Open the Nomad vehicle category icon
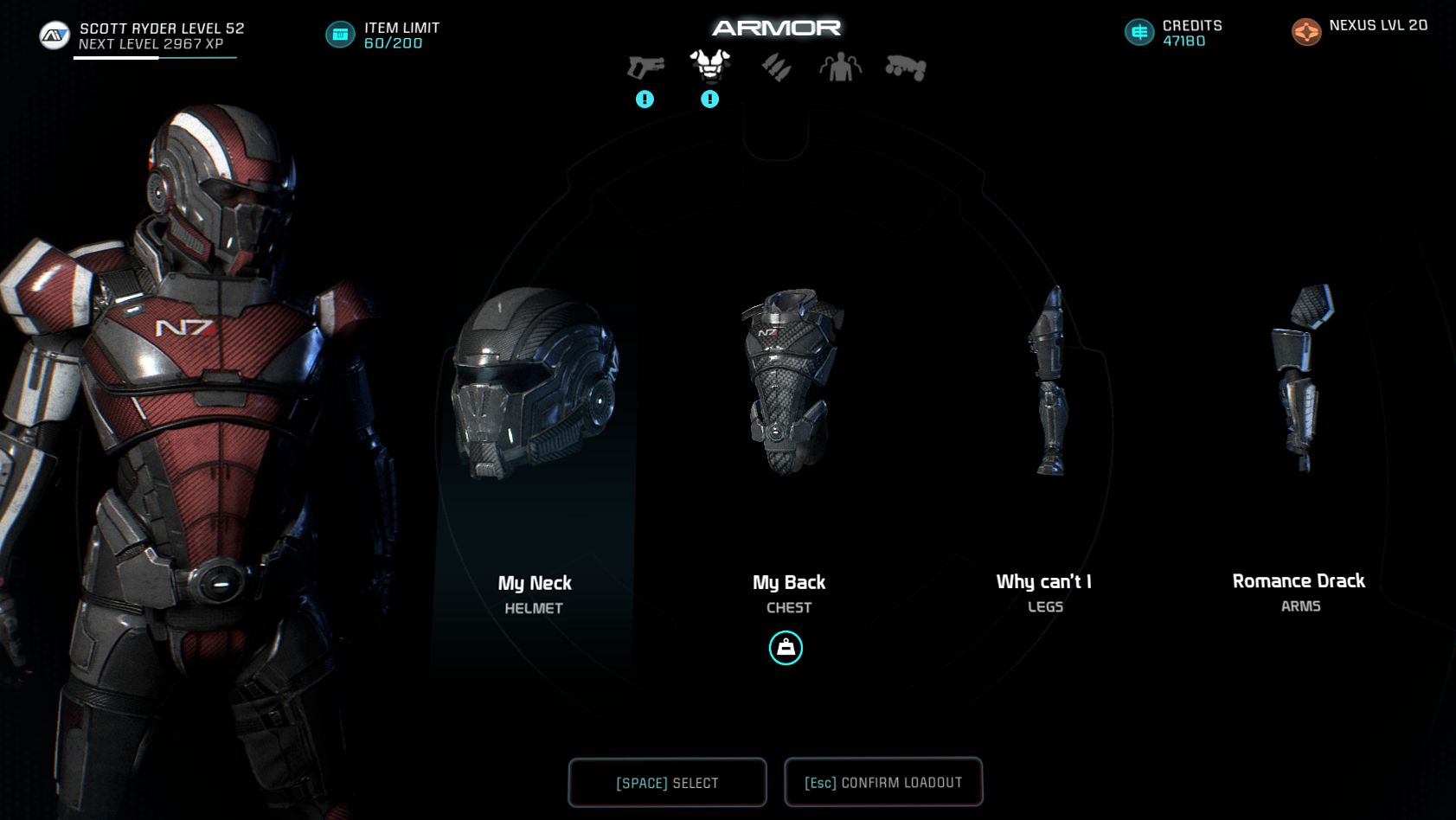The height and width of the screenshot is (820, 1456). click(x=906, y=67)
